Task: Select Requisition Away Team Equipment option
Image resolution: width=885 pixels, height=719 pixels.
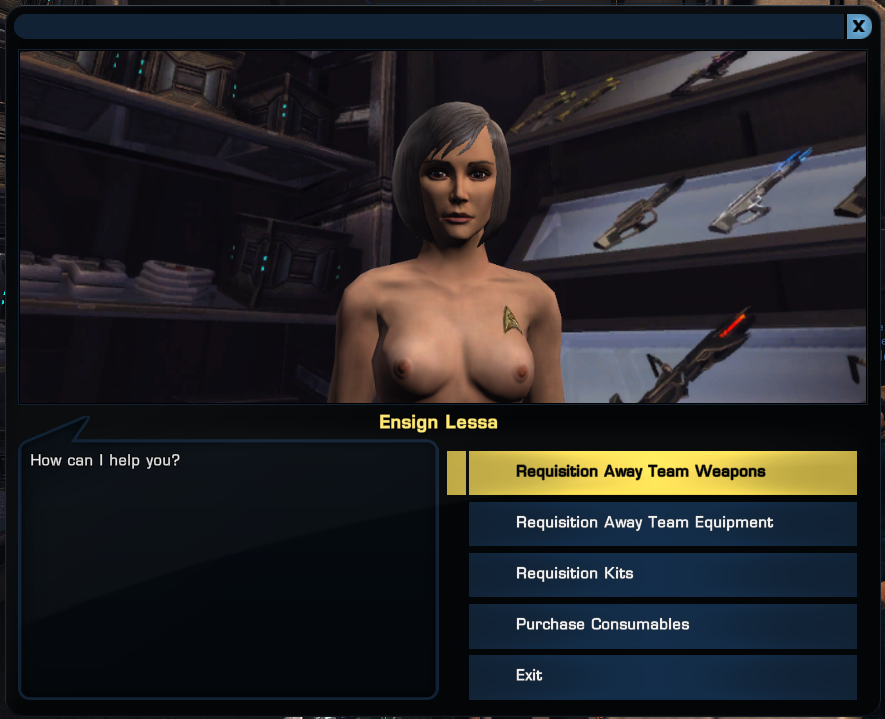Action: pos(662,523)
